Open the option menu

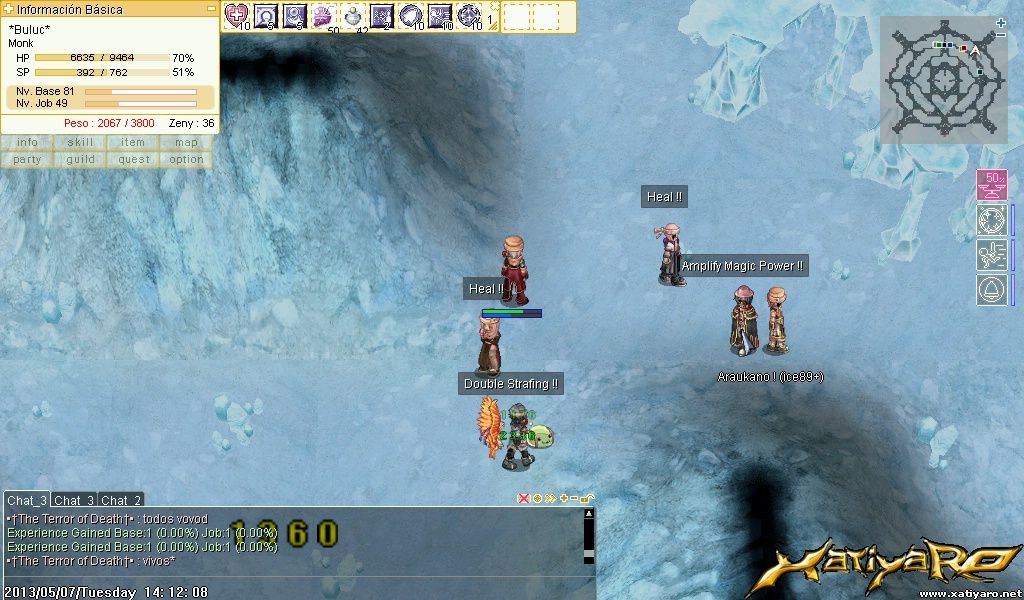(x=186, y=160)
